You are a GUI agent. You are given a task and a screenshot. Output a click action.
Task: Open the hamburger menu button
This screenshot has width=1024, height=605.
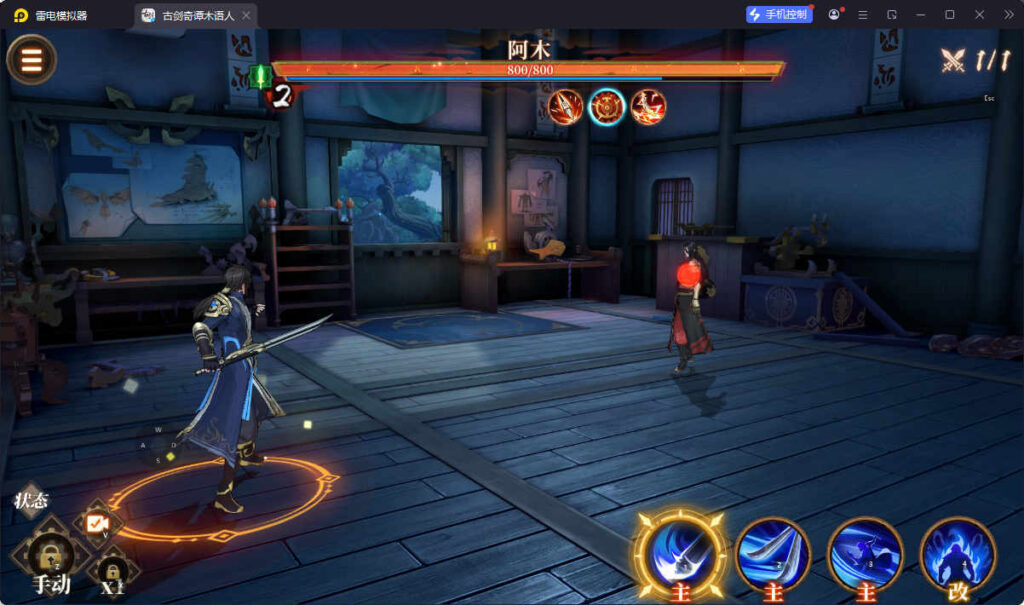(x=32, y=60)
